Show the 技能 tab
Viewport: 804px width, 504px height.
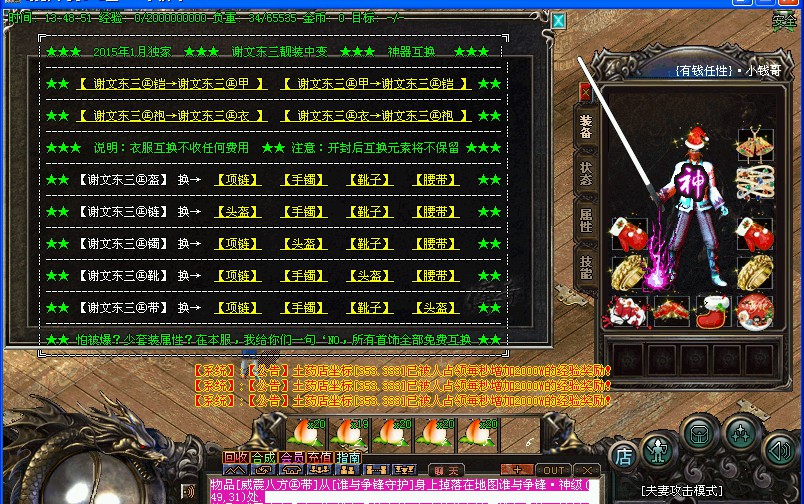pos(586,266)
